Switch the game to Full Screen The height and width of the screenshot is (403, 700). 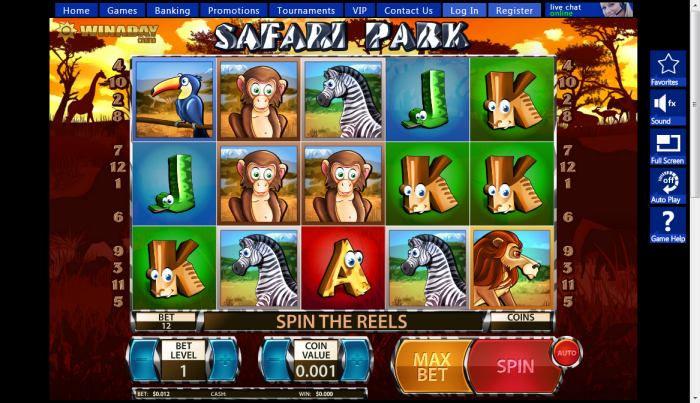667,146
